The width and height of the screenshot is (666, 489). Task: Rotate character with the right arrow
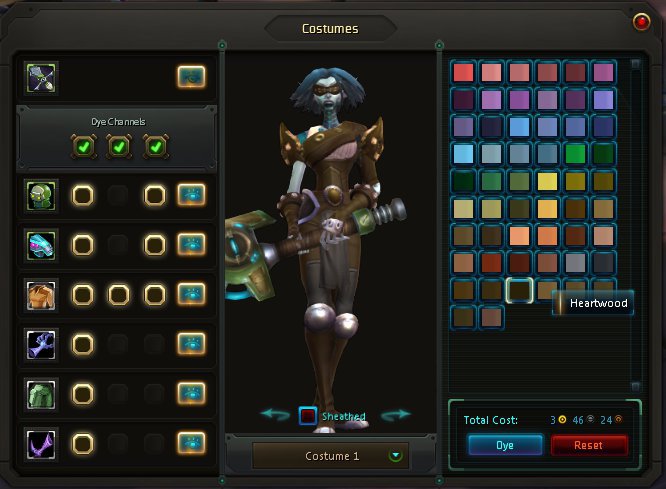coord(397,414)
